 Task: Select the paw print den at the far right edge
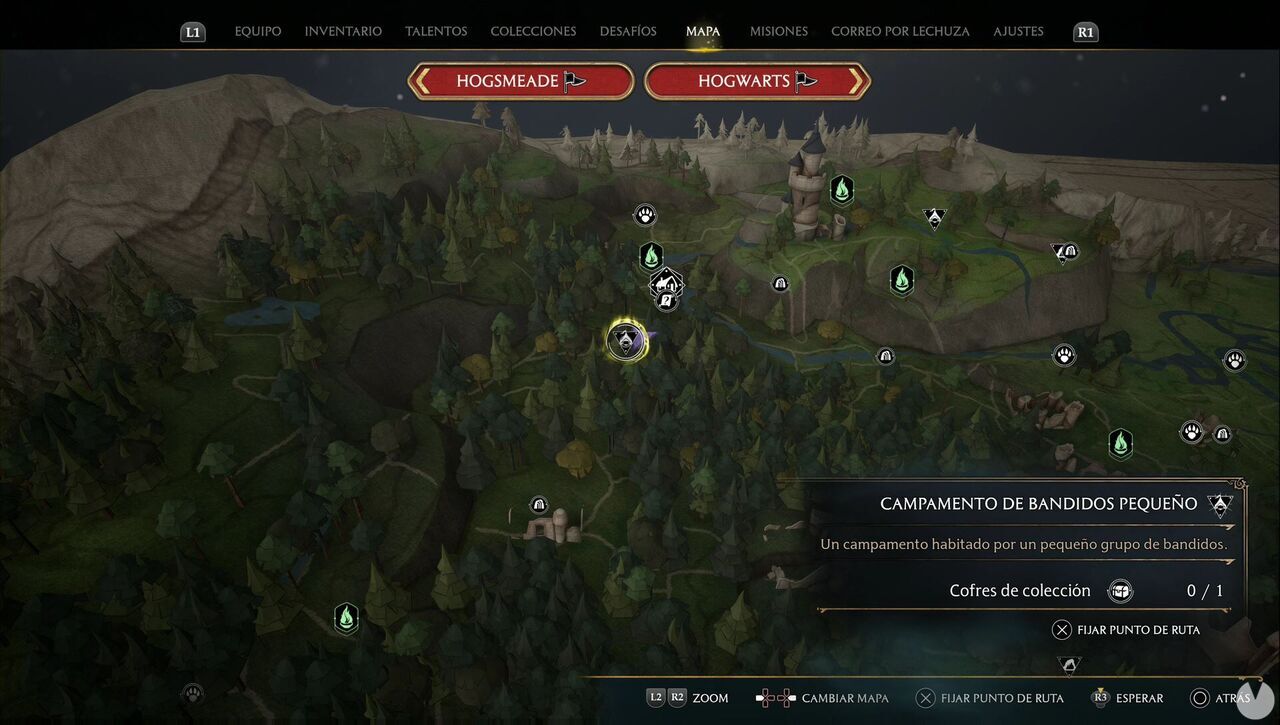pos(1234,358)
